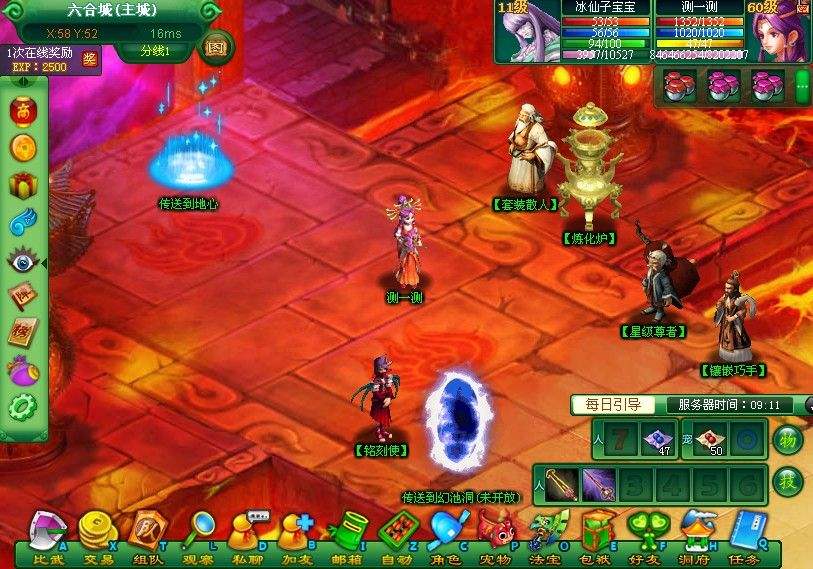
Task: Click the 每日引导 daily guide button
Action: tap(613, 405)
